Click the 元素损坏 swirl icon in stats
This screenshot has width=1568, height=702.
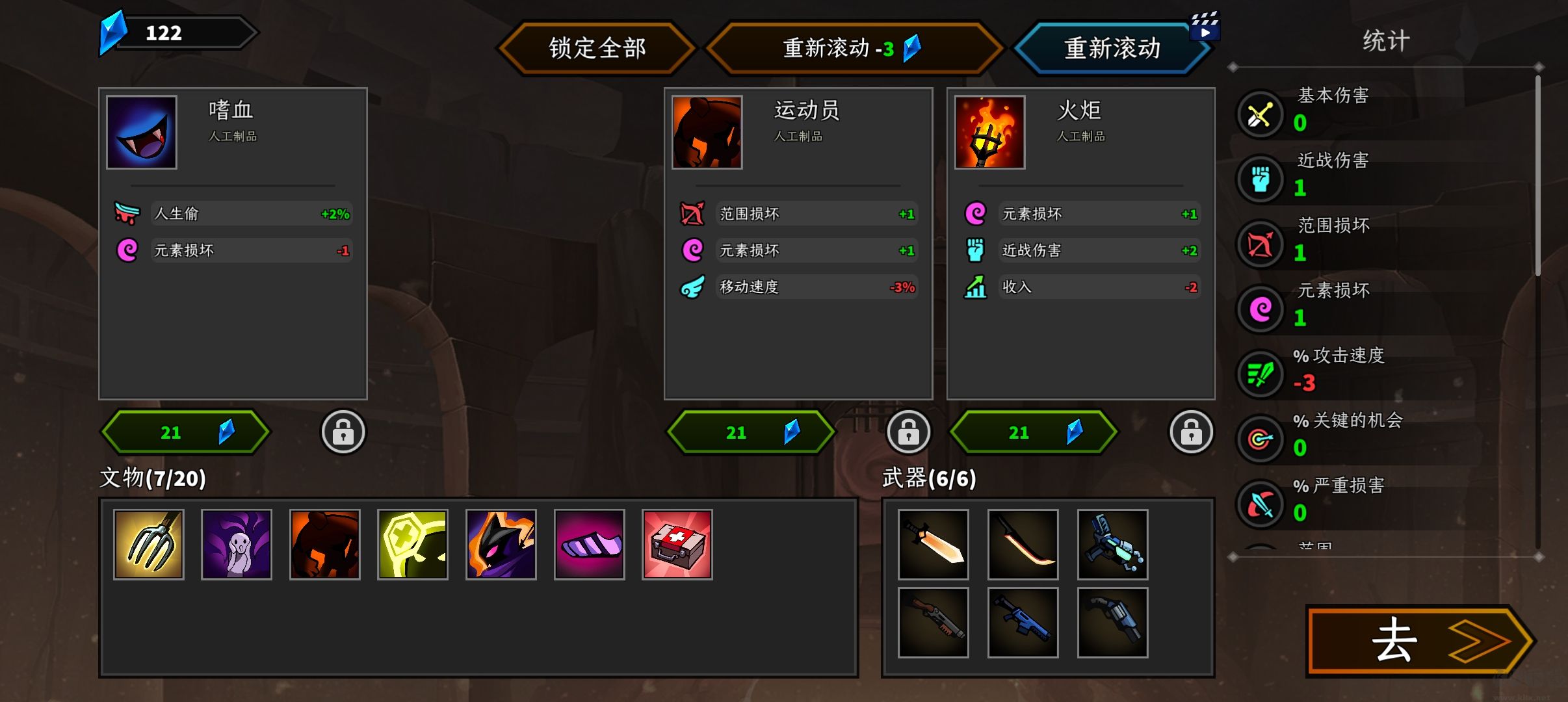[x=1261, y=309]
